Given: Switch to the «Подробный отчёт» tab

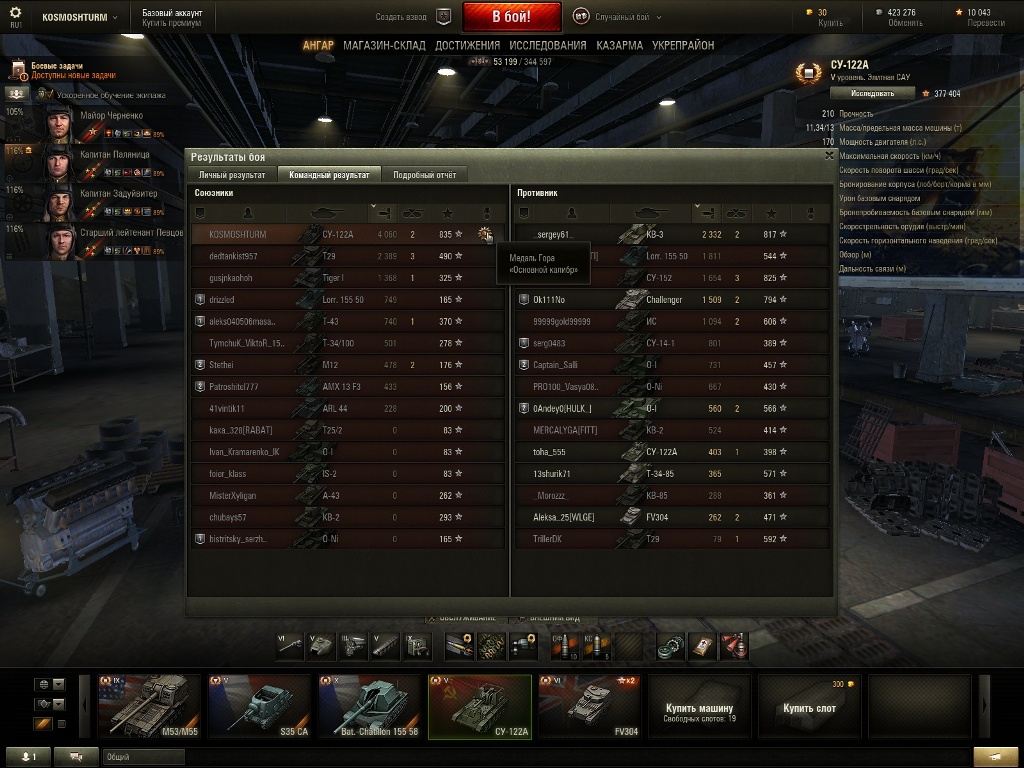Looking at the screenshot, I should (x=424, y=175).
